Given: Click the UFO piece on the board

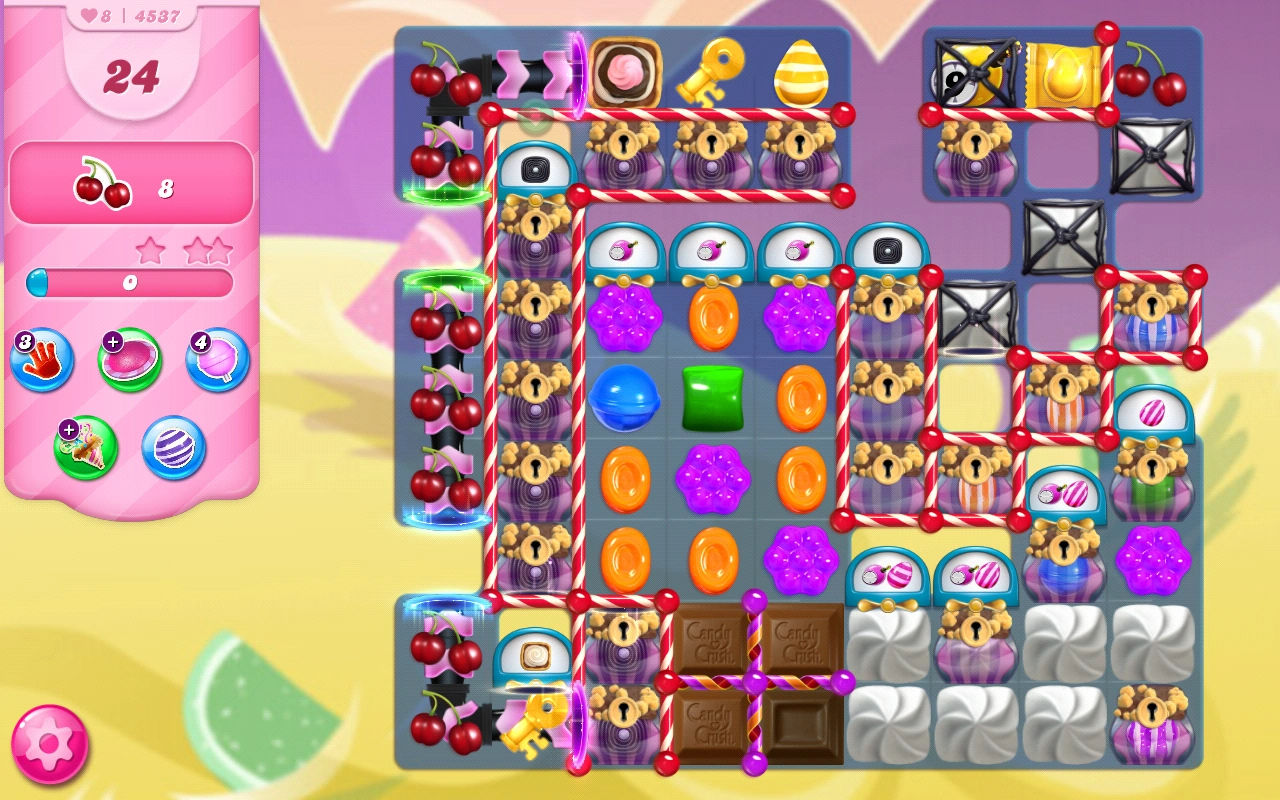Looking at the screenshot, I should coord(965,73).
